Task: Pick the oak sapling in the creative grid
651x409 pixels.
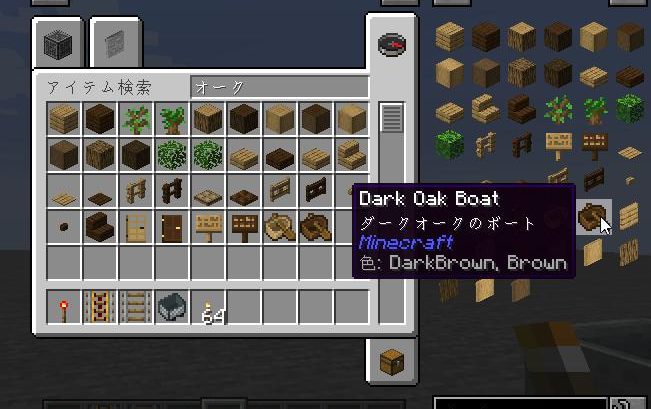Action: tap(134, 119)
